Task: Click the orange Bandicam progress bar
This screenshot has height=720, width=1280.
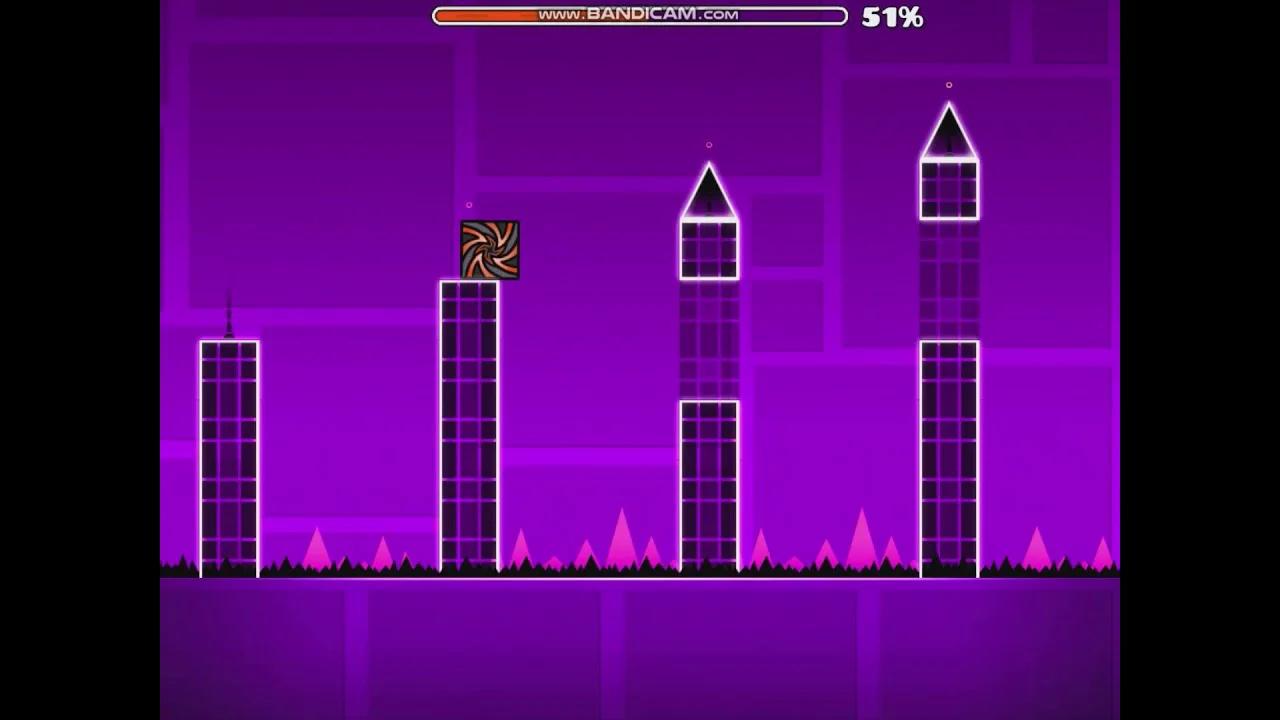Action: tap(490, 16)
